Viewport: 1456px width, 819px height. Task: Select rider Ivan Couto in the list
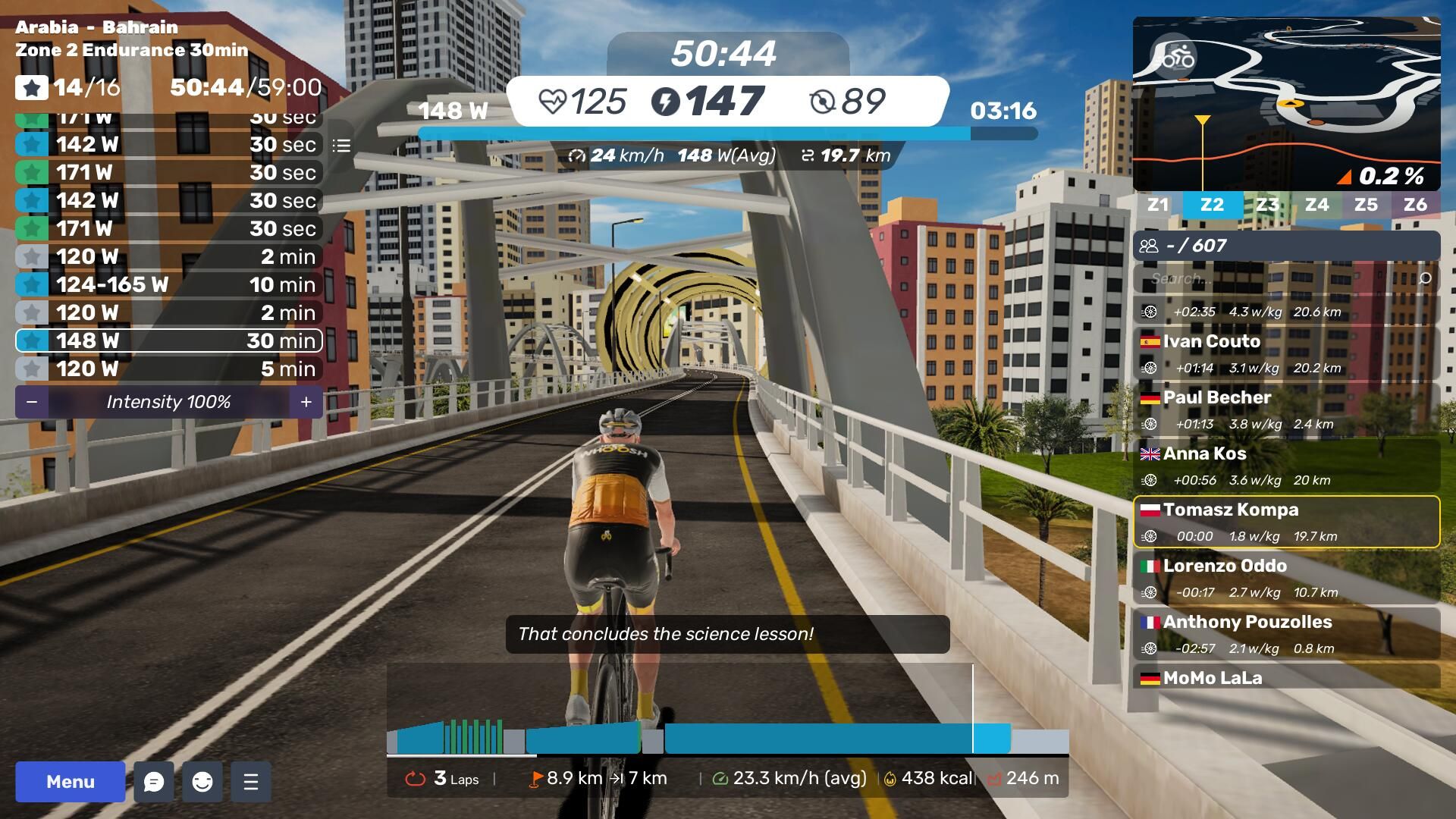point(1286,353)
